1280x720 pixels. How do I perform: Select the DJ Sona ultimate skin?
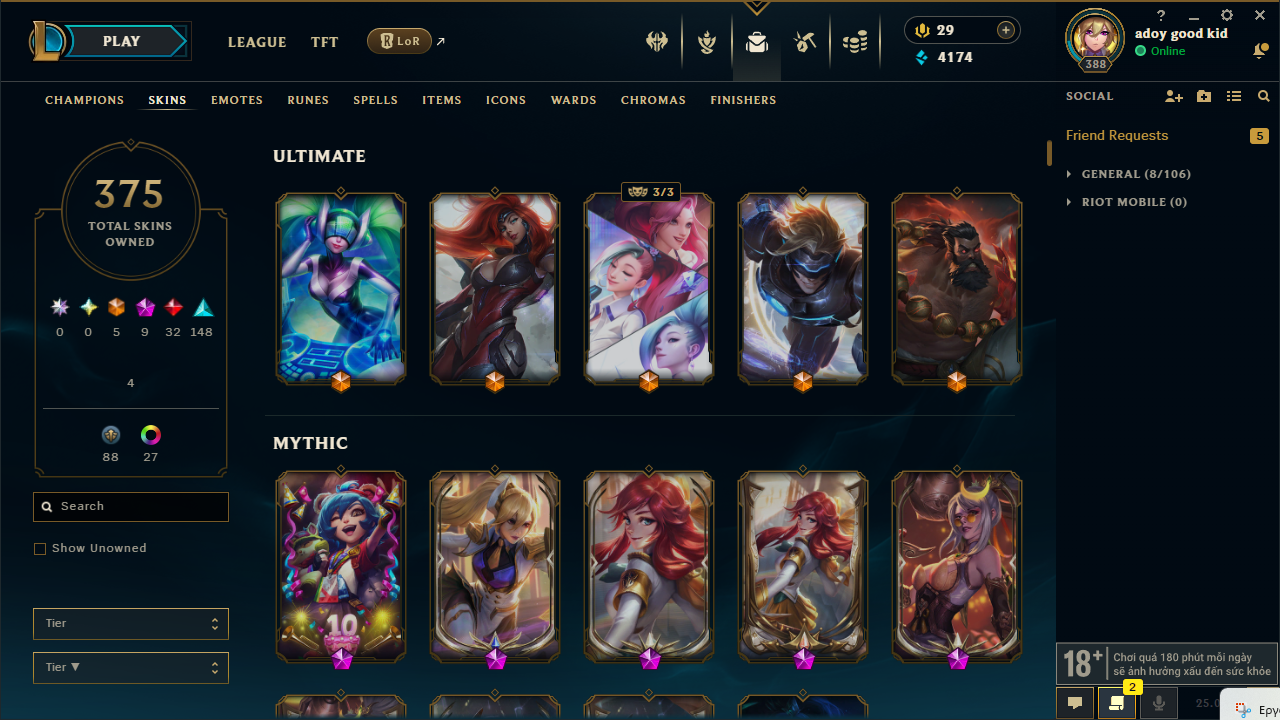coord(341,288)
